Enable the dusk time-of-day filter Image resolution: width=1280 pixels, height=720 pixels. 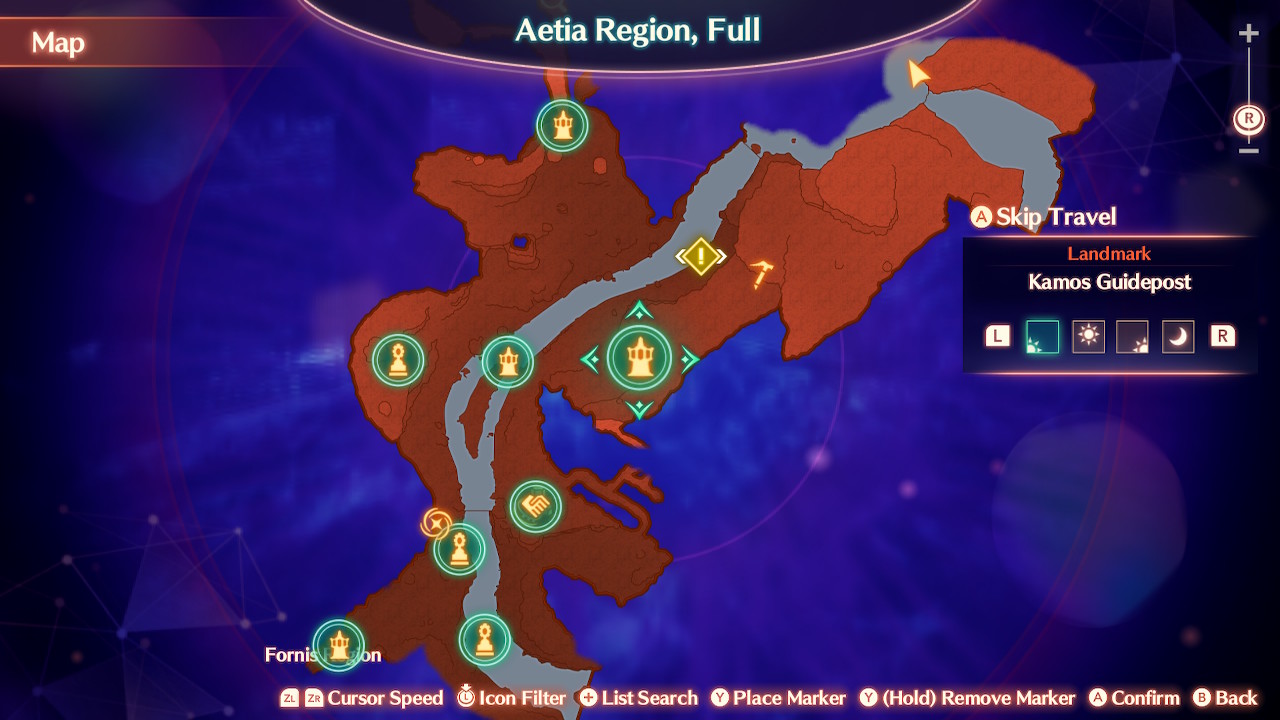1133,336
